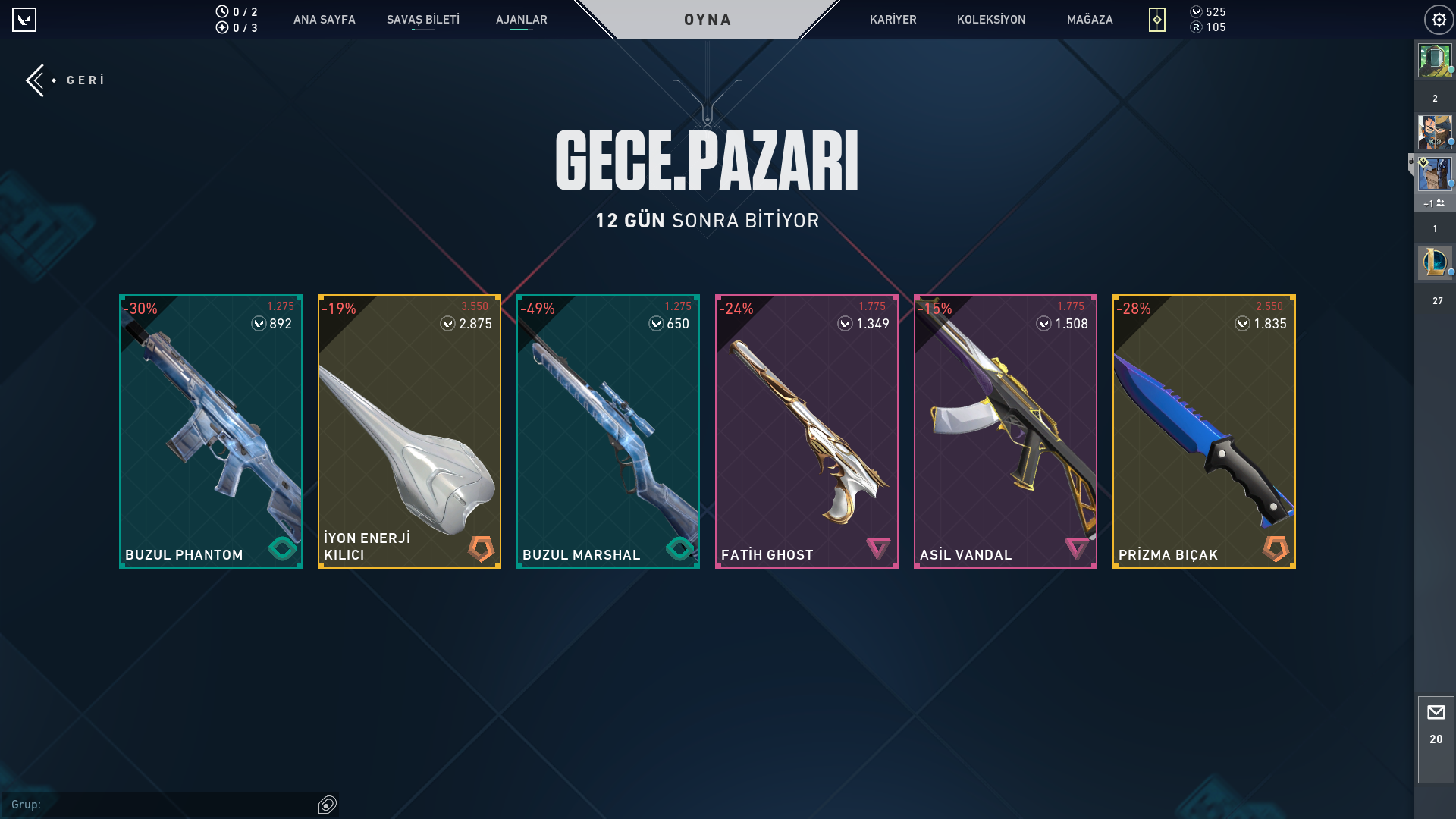Choose the Prizma Bıçak knife card
The height and width of the screenshot is (819, 1456).
tap(1204, 431)
